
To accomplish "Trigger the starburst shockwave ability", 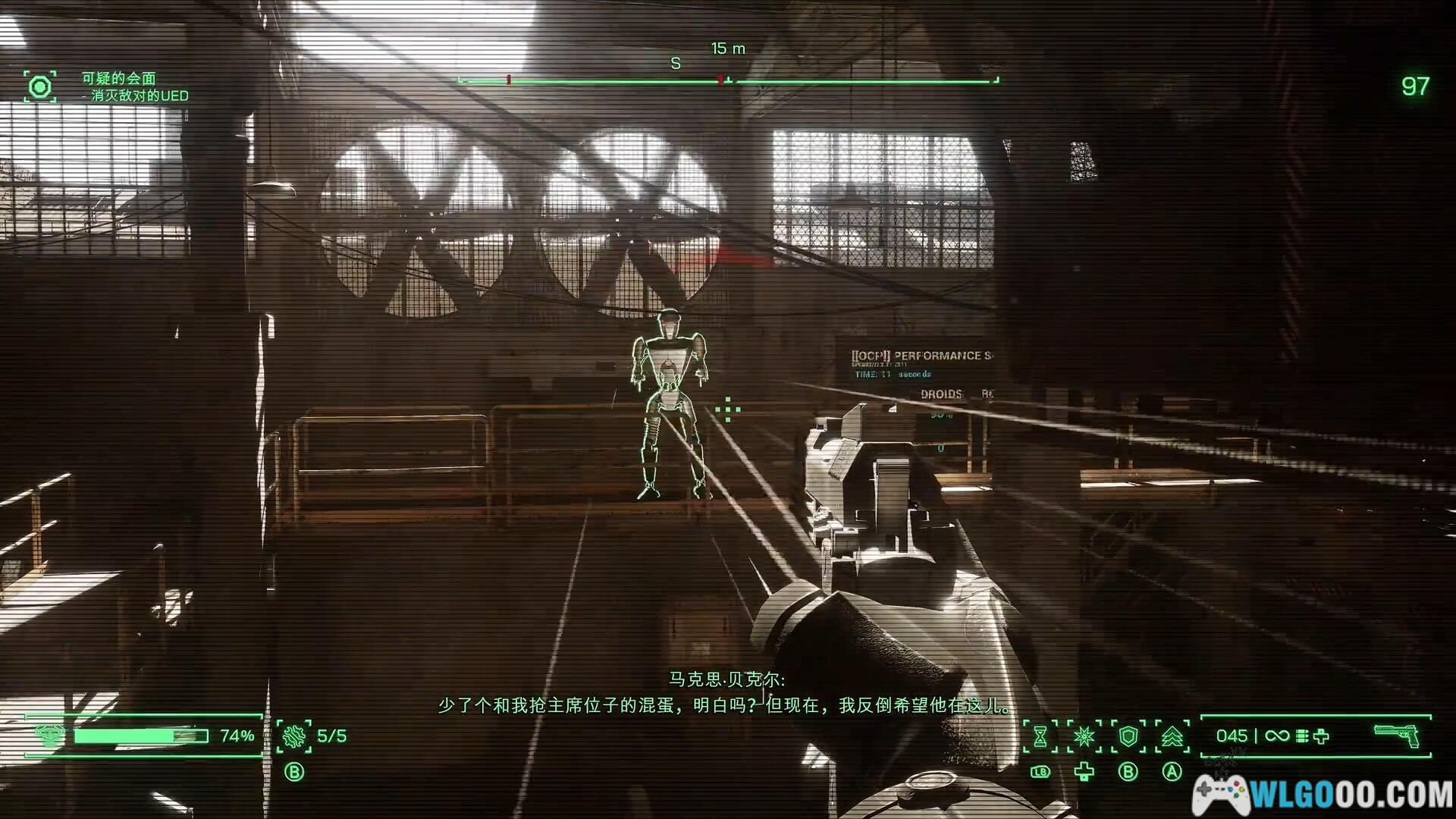I will (1084, 736).
